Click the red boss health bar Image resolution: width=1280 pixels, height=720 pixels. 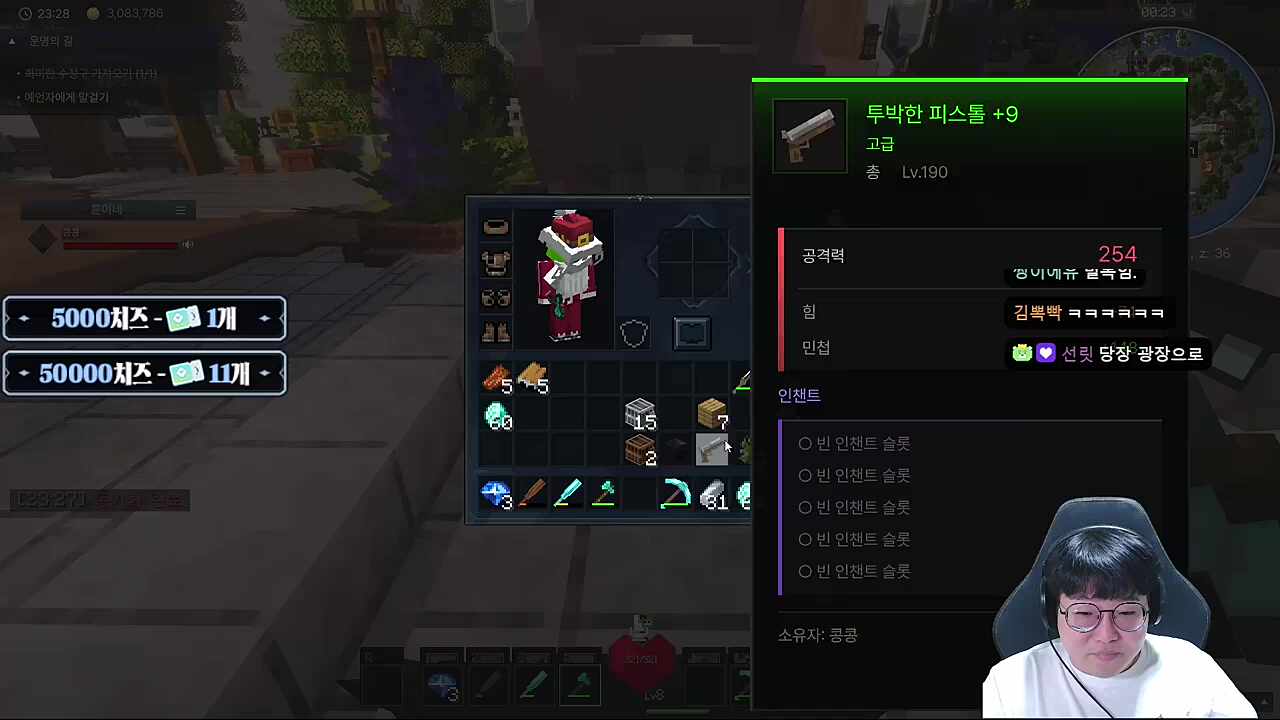point(120,245)
